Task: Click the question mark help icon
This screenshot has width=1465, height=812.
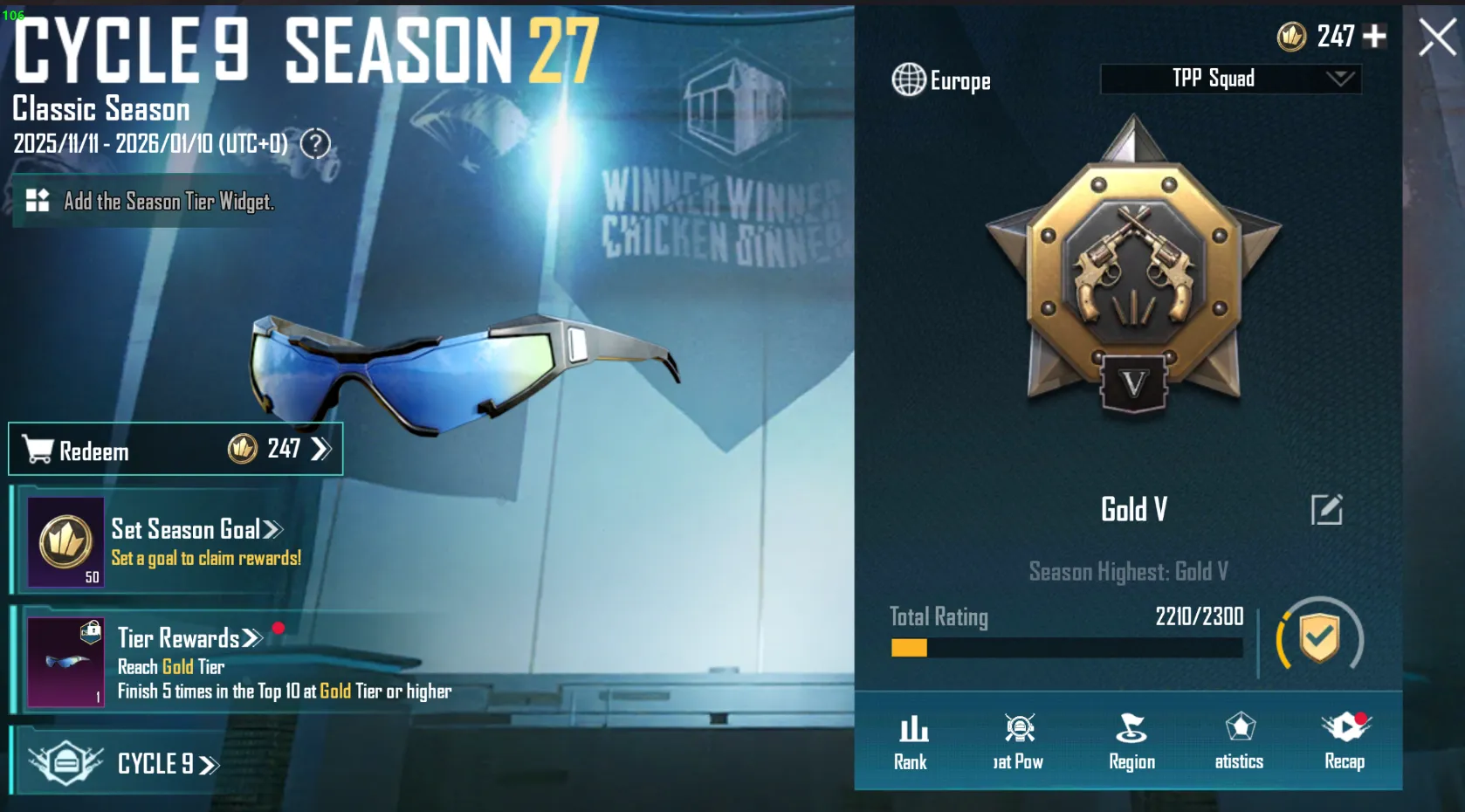Action: pyautogui.click(x=313, y=144)
